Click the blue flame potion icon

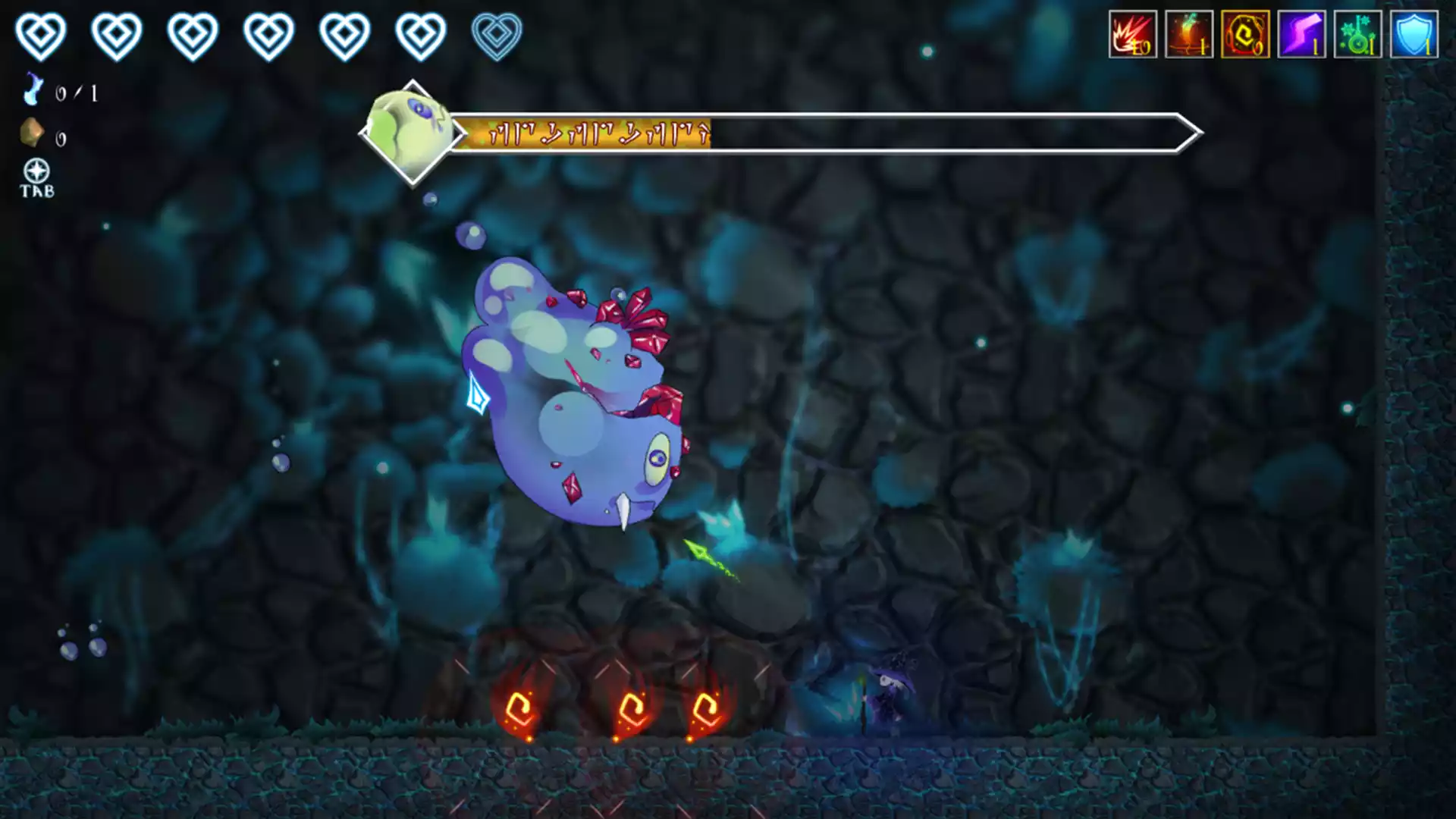click(33, 89)
